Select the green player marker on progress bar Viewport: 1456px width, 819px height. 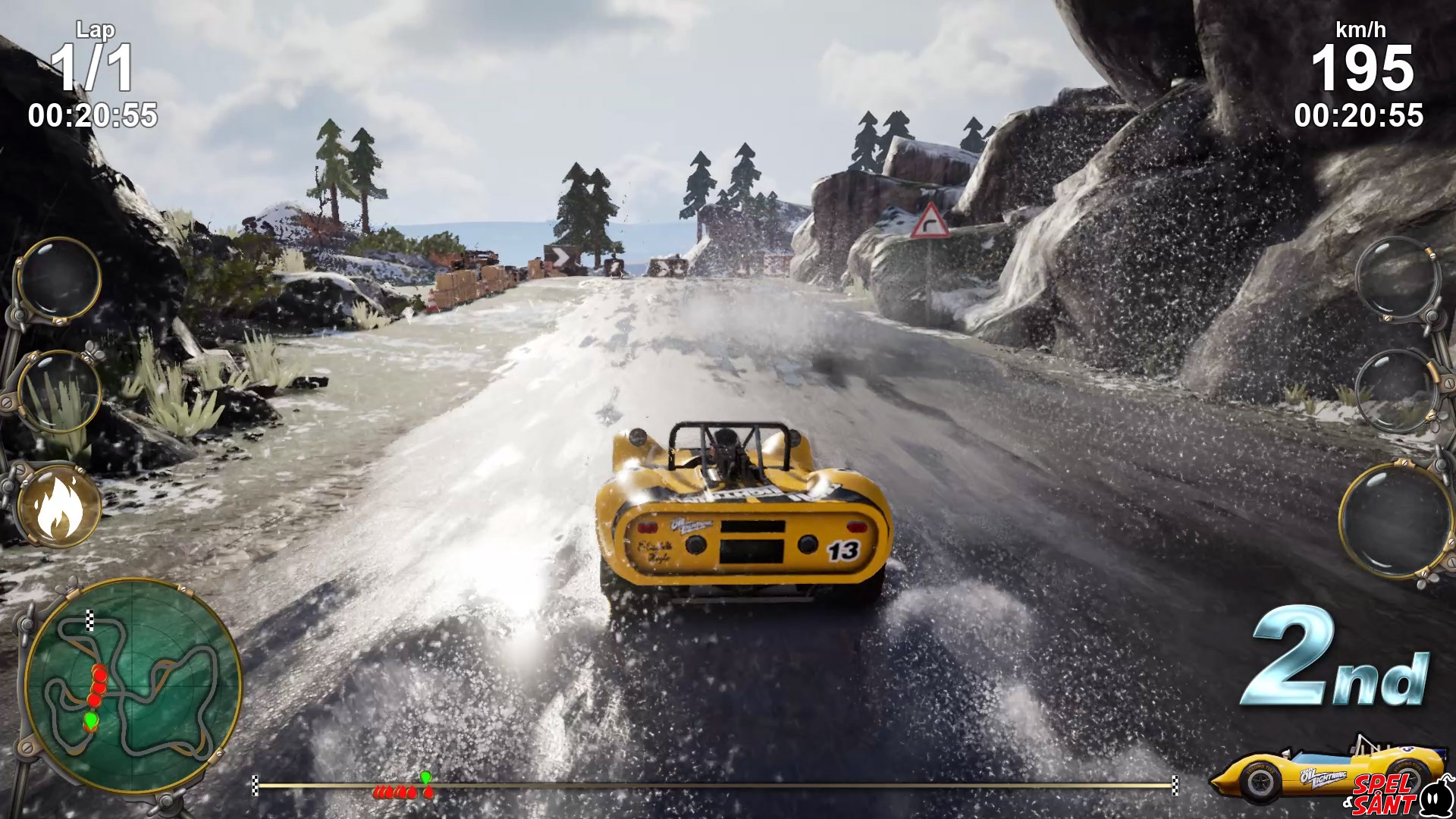coord(425,777)
